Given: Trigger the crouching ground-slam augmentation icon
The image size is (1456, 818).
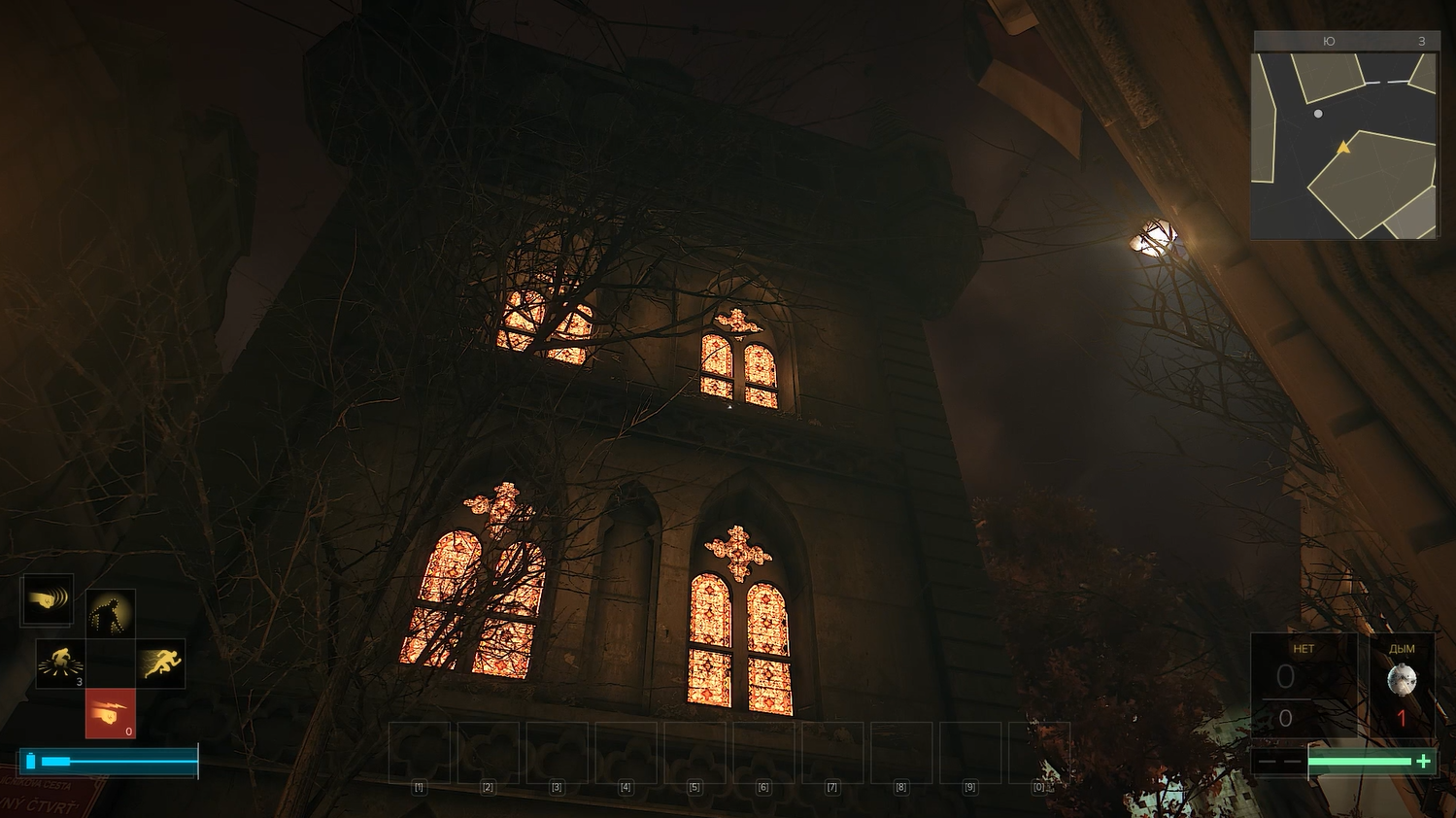Looking at the screenshot, I should (60, 664).
